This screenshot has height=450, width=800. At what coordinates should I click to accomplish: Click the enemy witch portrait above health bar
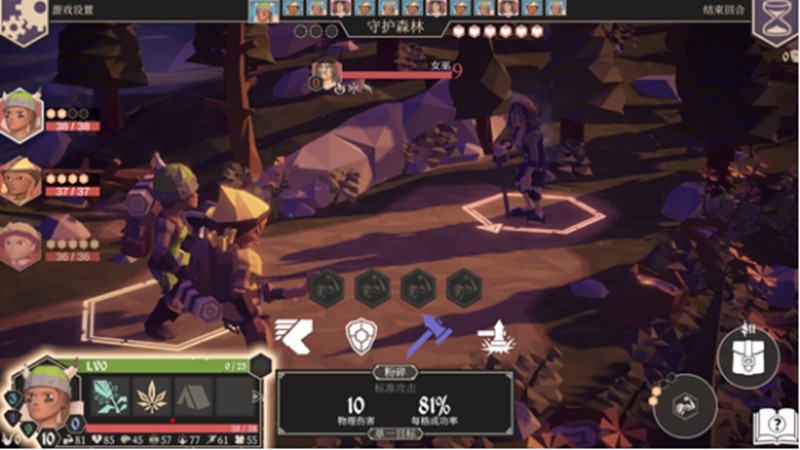(326, 74)
